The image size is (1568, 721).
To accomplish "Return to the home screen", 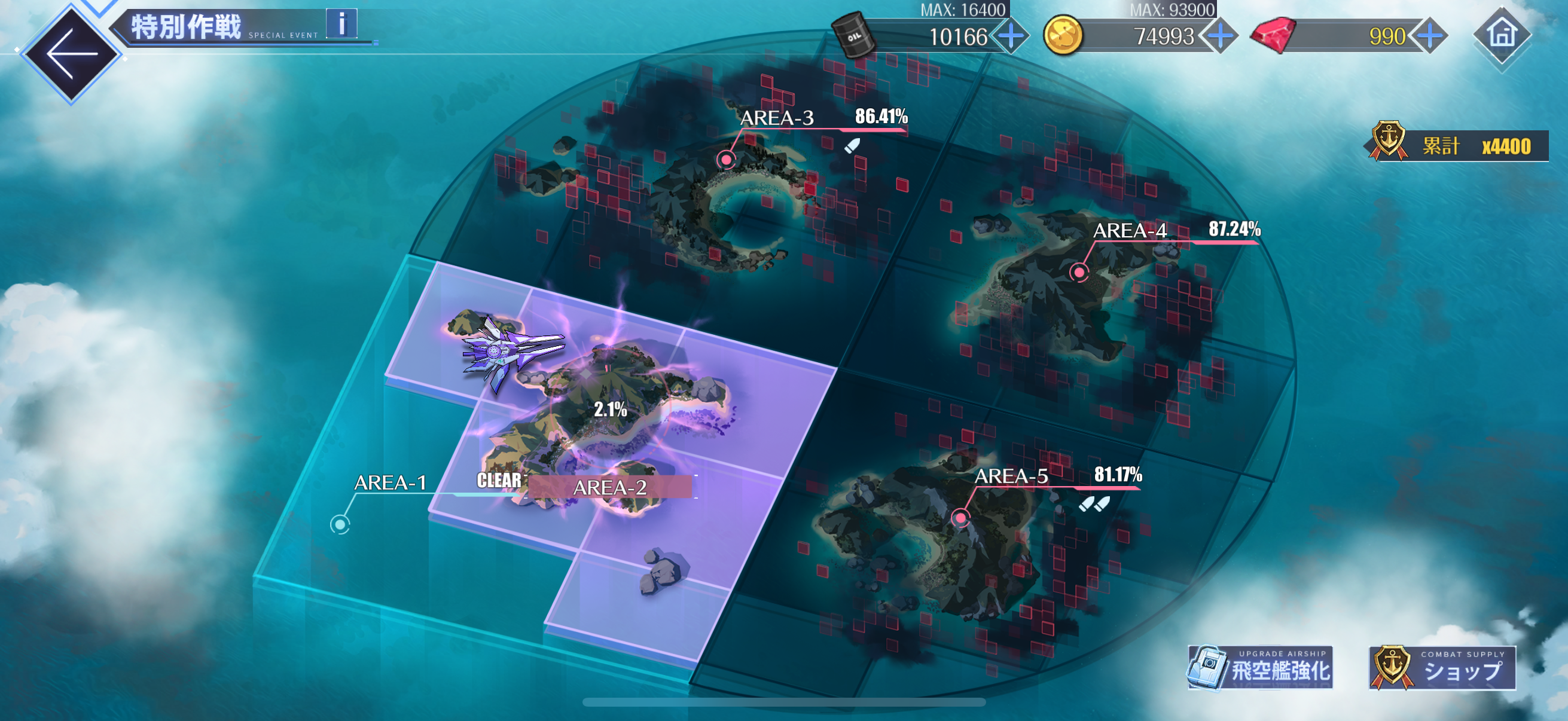I will click(1502, 35).
